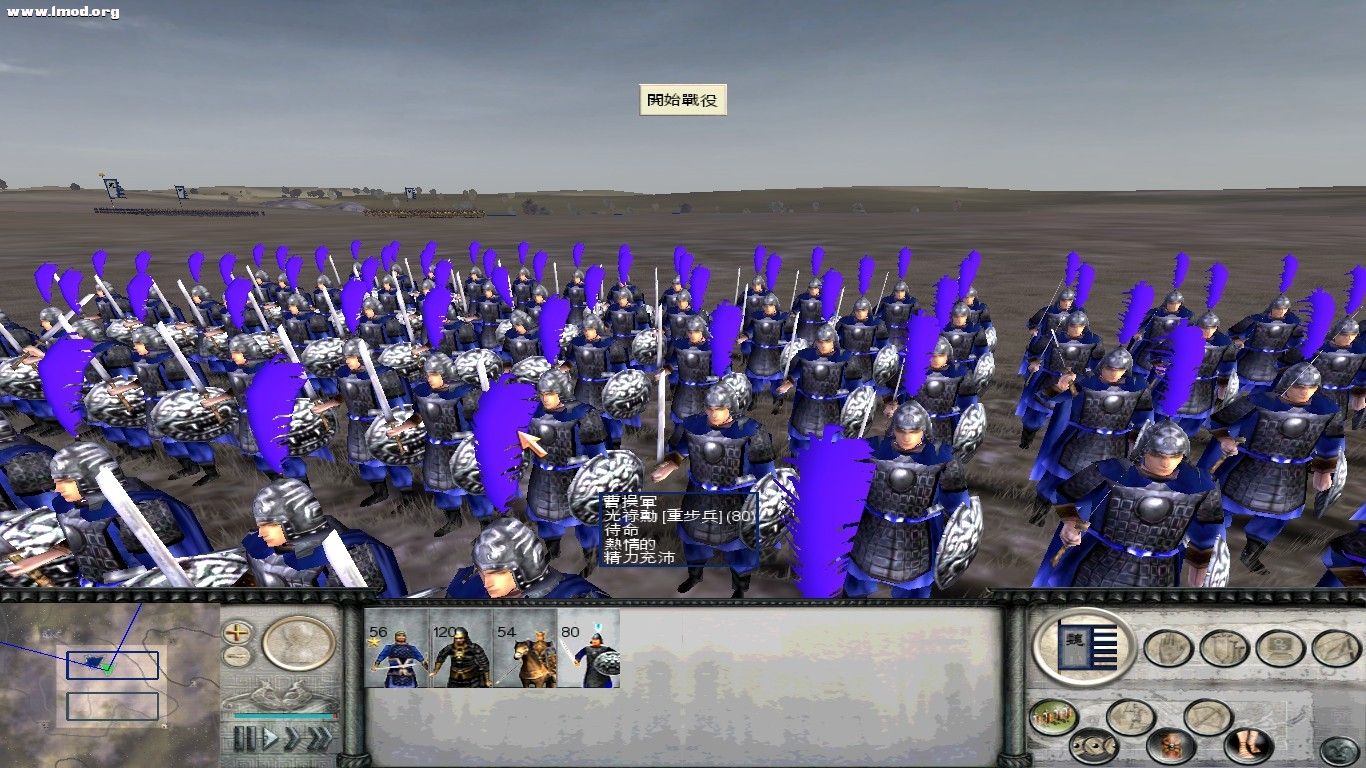
Task: Click the teal morale status bar
Action: [281, 715]
